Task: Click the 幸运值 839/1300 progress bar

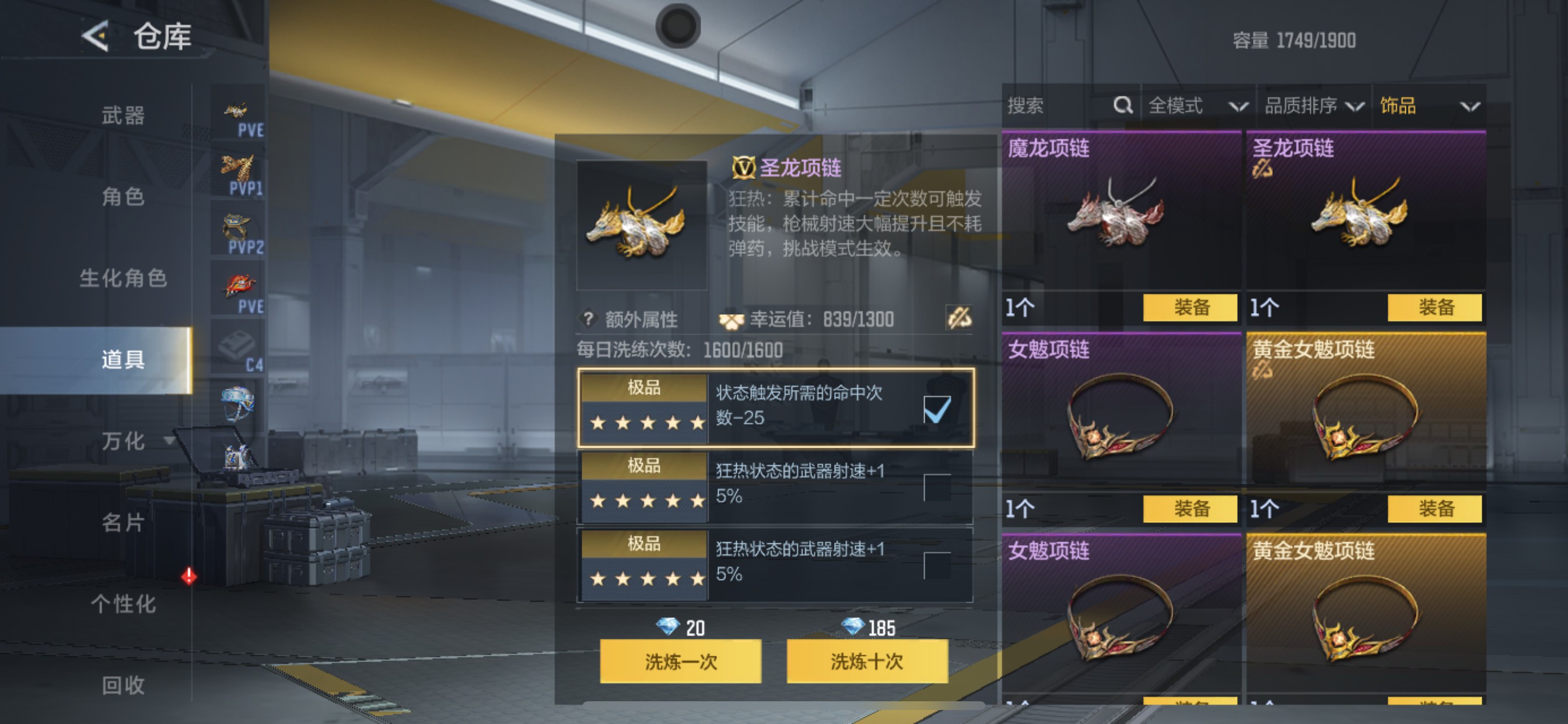Action: click(x=810, y=318)
